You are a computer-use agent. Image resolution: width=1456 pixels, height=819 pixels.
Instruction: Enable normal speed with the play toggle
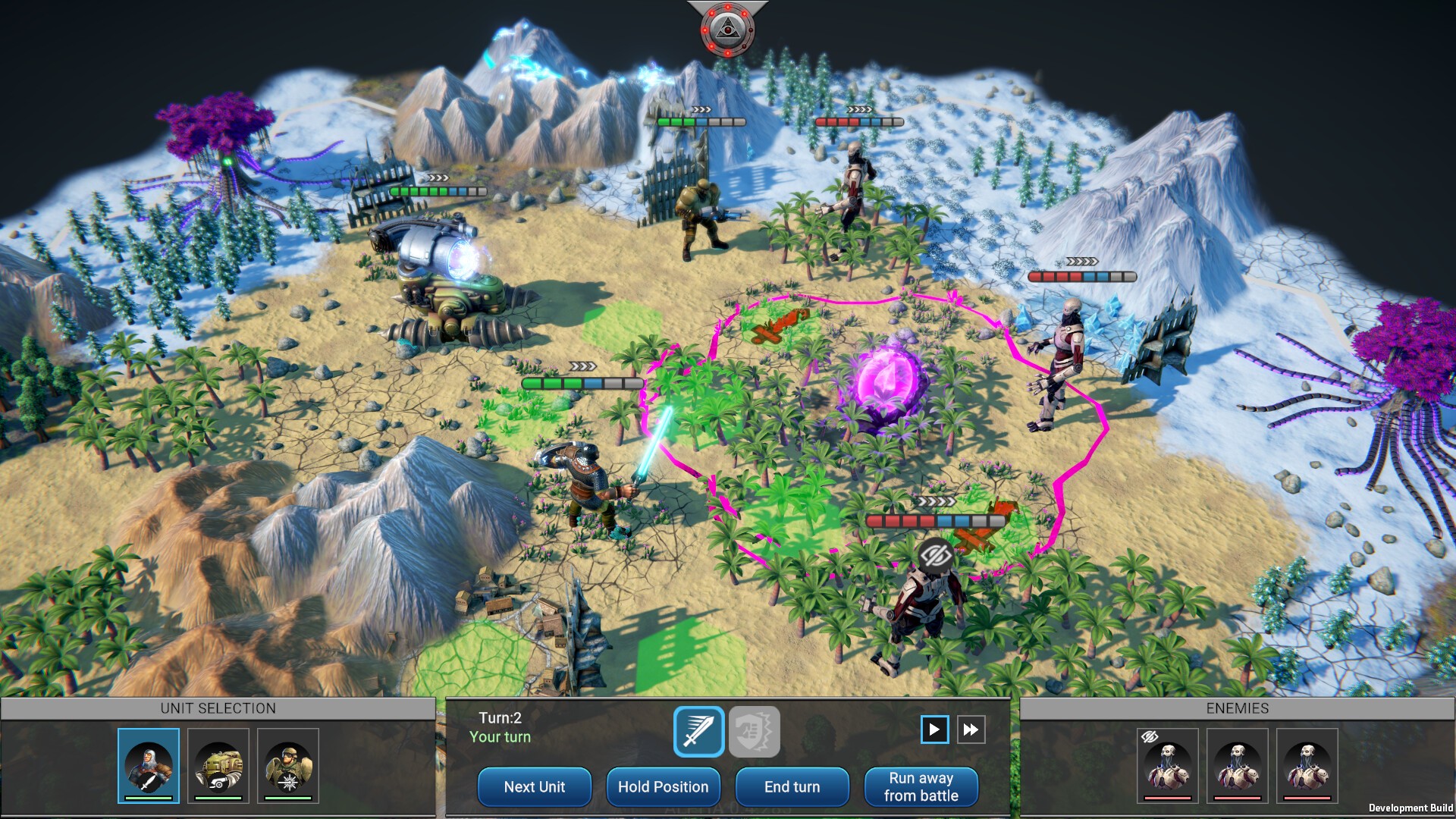click(x=935, y=730)
